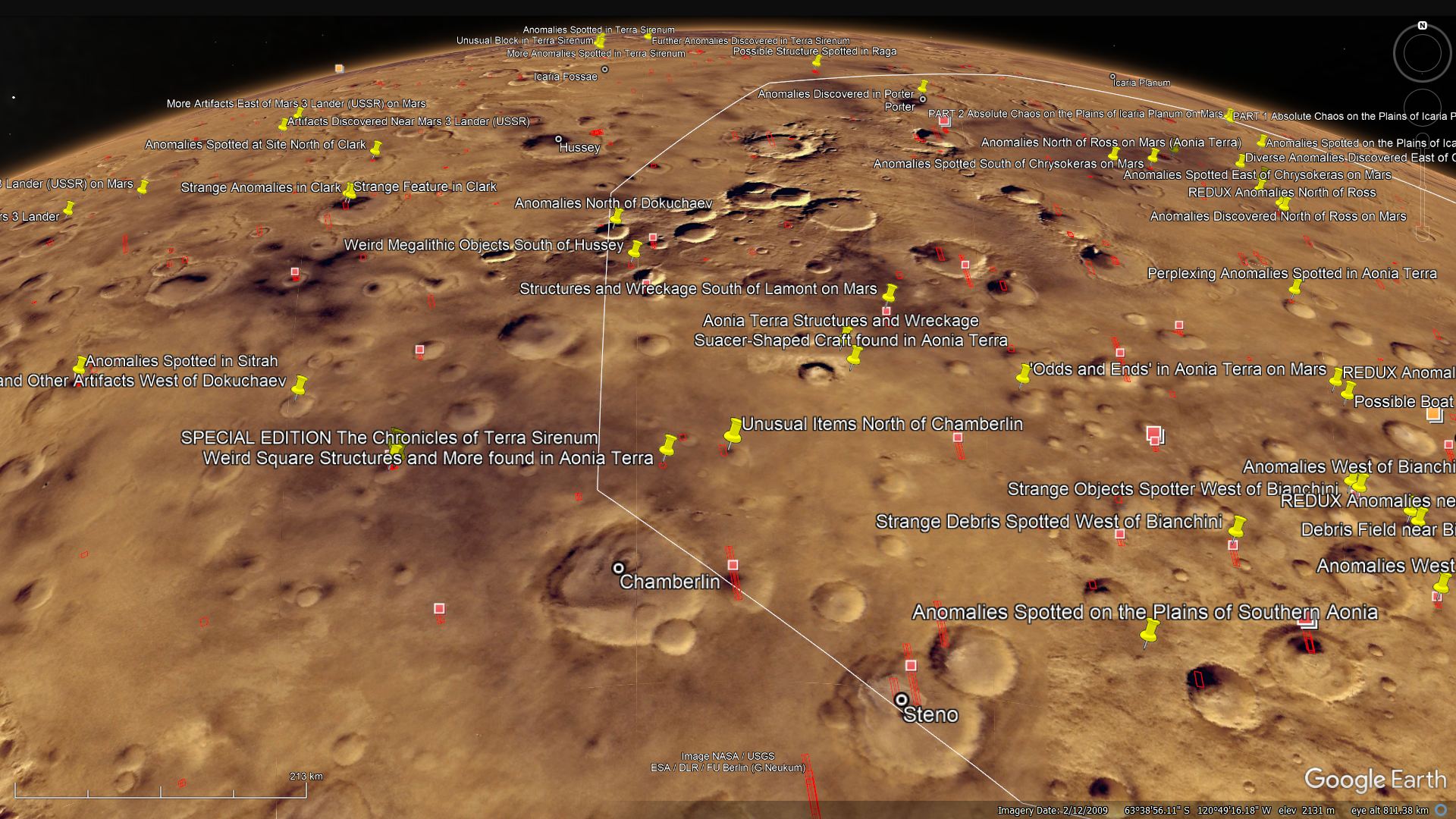This screenshot has width=1456, height=819.
Task: Select Weird Megalithic Objects South of Hussey pin
Action: coord(635,249)
